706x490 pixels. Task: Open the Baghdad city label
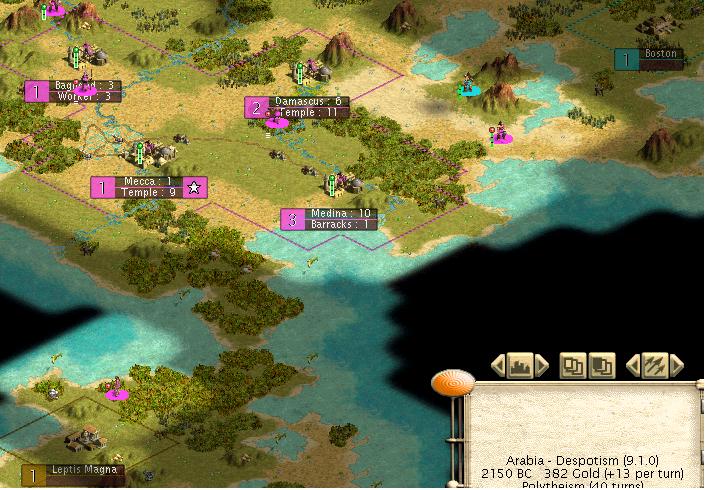pos(73,91)
